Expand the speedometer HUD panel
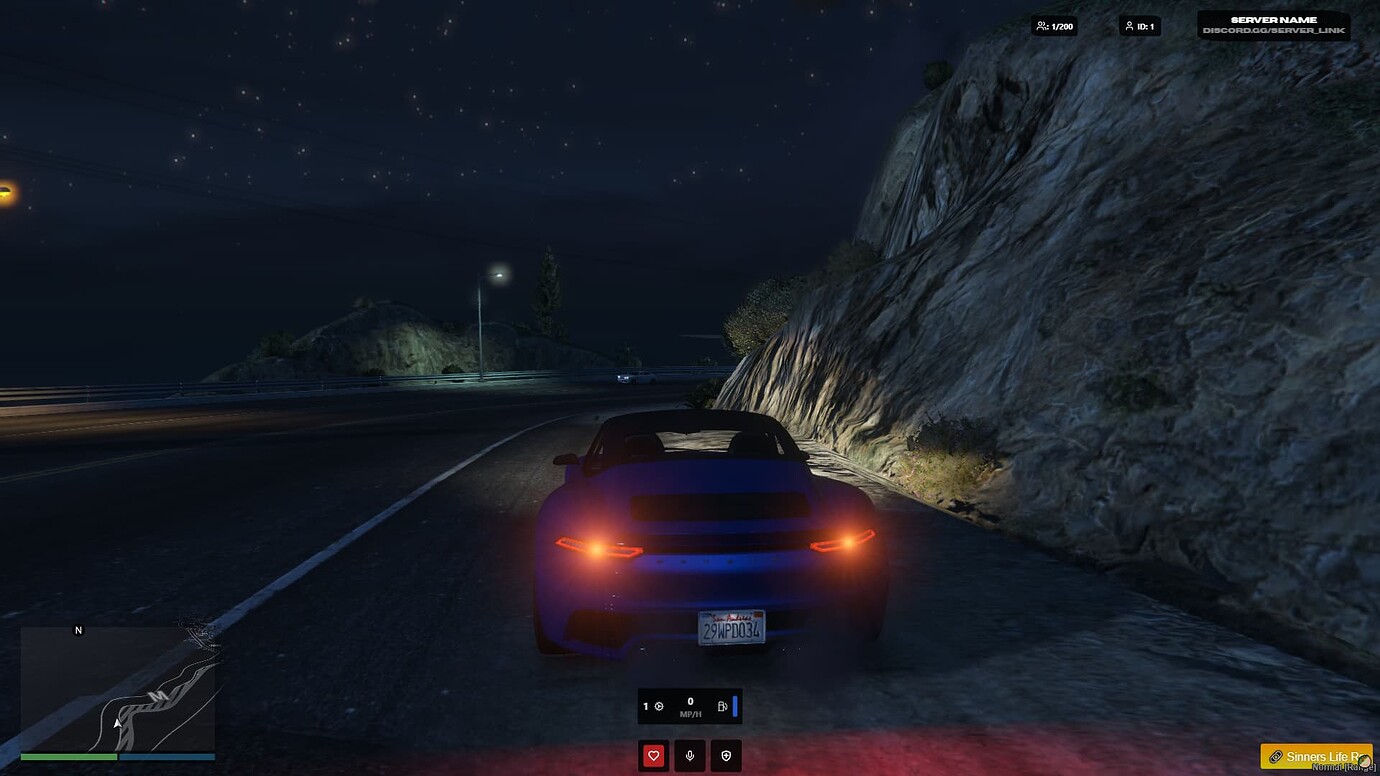The width and height of the screenshot is (1380, 776). (687, 706)
